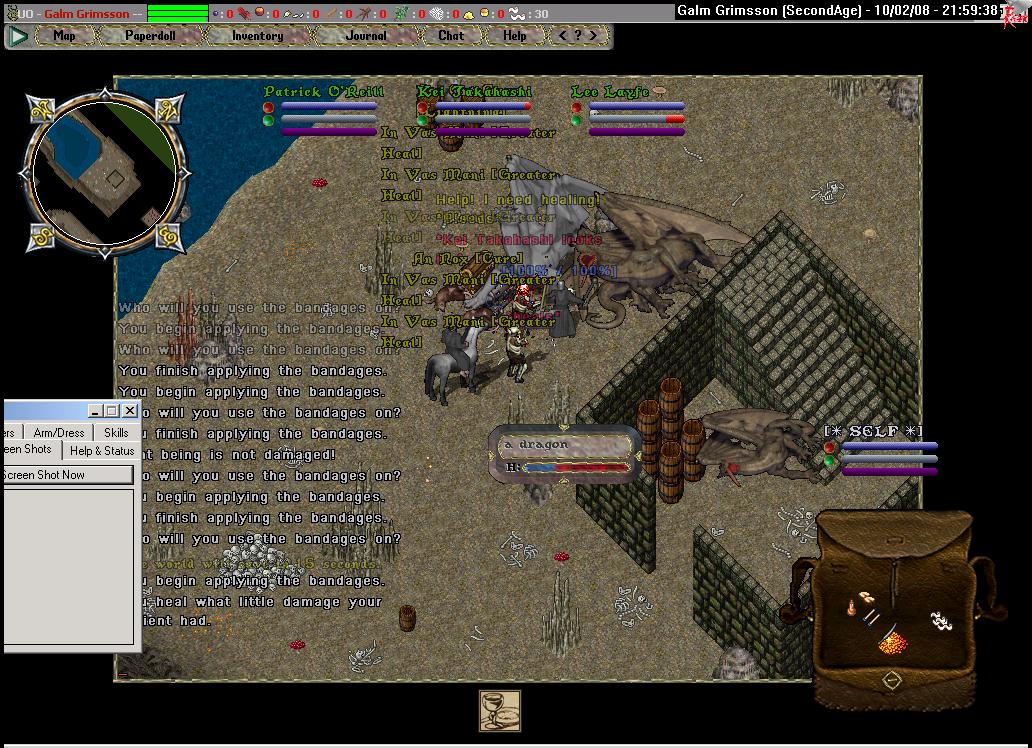
Task: Open the Chat menu button
Action: coord(451,36)
